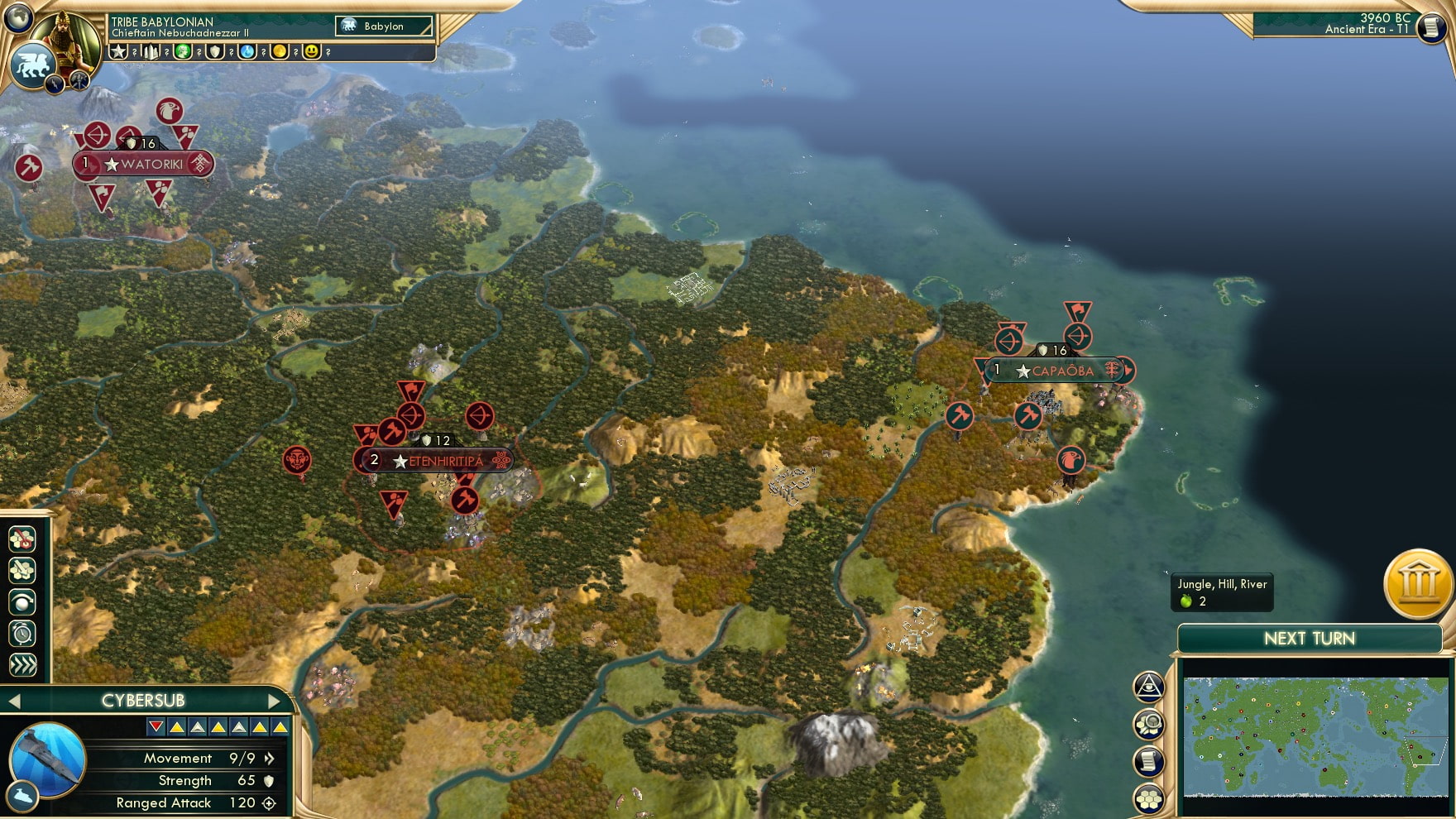Screen dimensions: 1456x819
Task: Open the gold building overview button on the right
Action: [x=1416, y=582]
